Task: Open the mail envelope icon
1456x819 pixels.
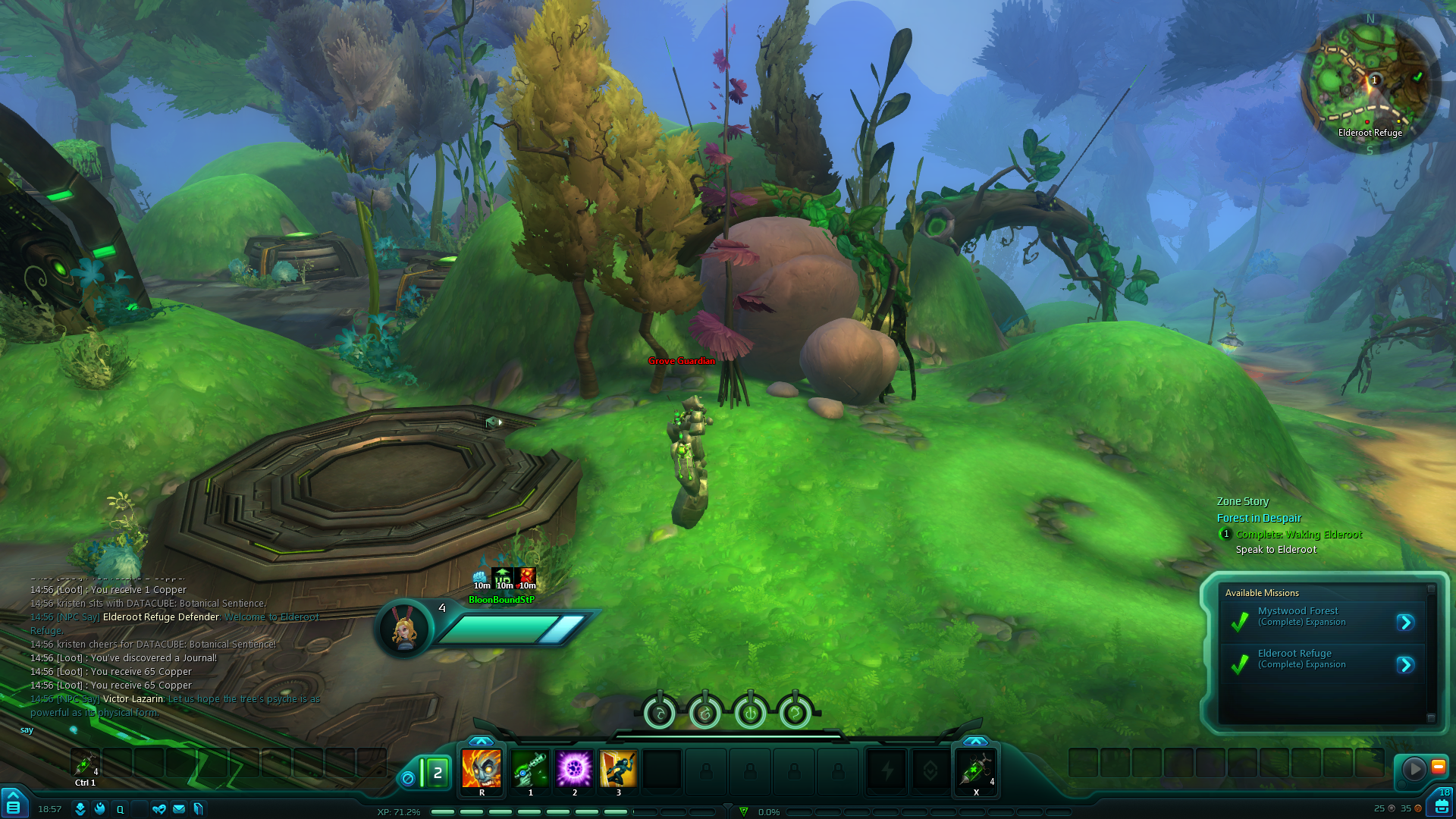Action: pyautogui.click(x=179, y=809)
